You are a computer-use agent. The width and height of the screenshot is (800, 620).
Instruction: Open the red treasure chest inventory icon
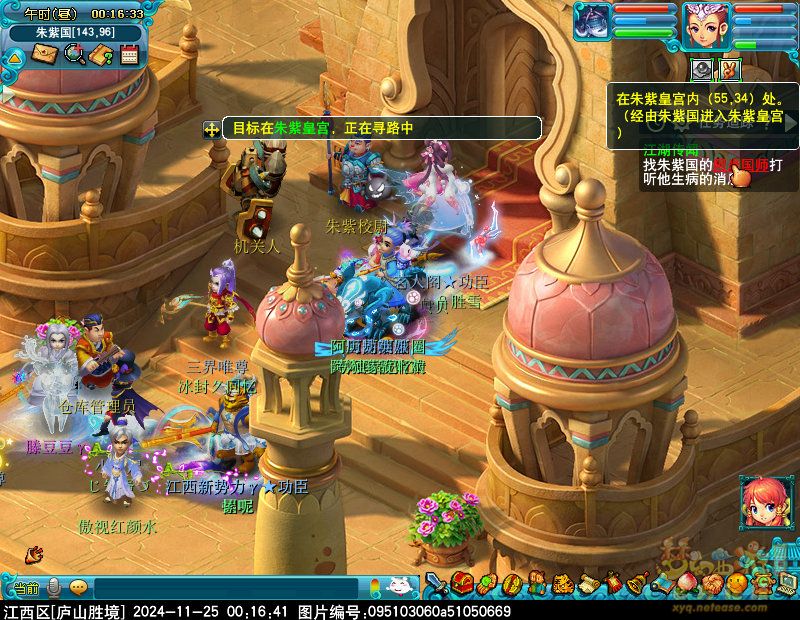click(x=461, y=582)
